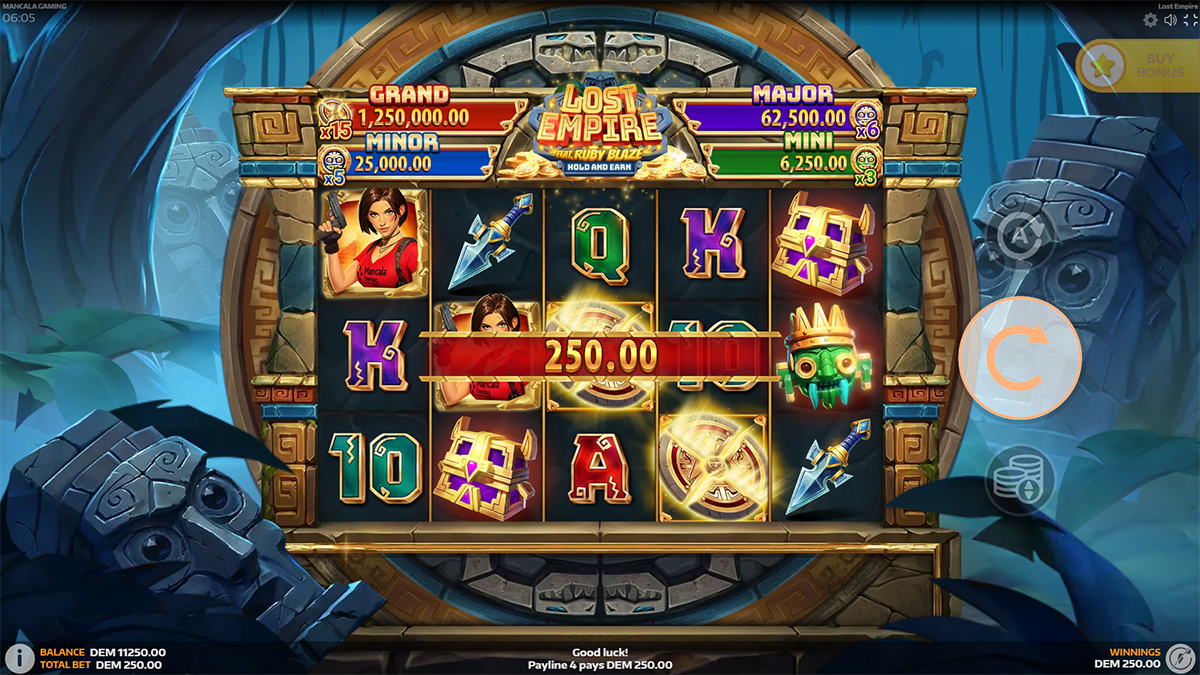Toggle the sound speaker icon

[x=1170, y=20]
